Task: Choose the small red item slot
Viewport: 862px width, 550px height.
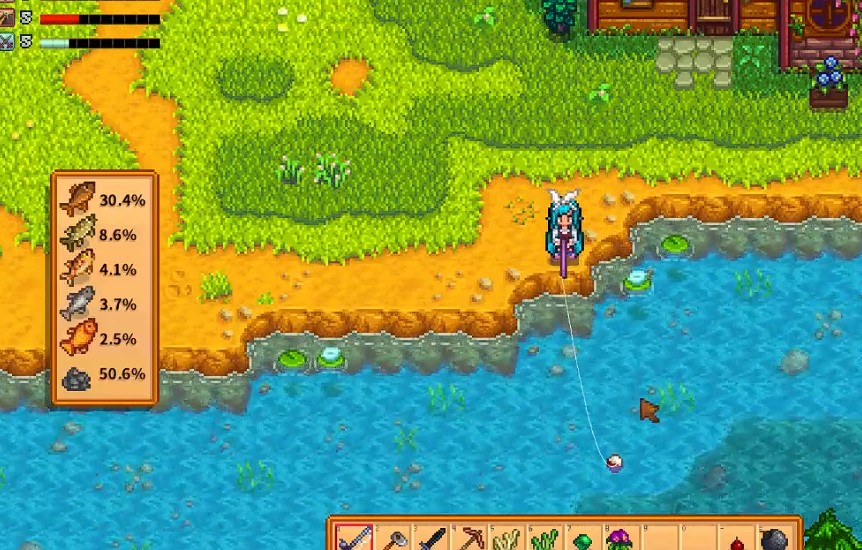Action: [735, 541]
